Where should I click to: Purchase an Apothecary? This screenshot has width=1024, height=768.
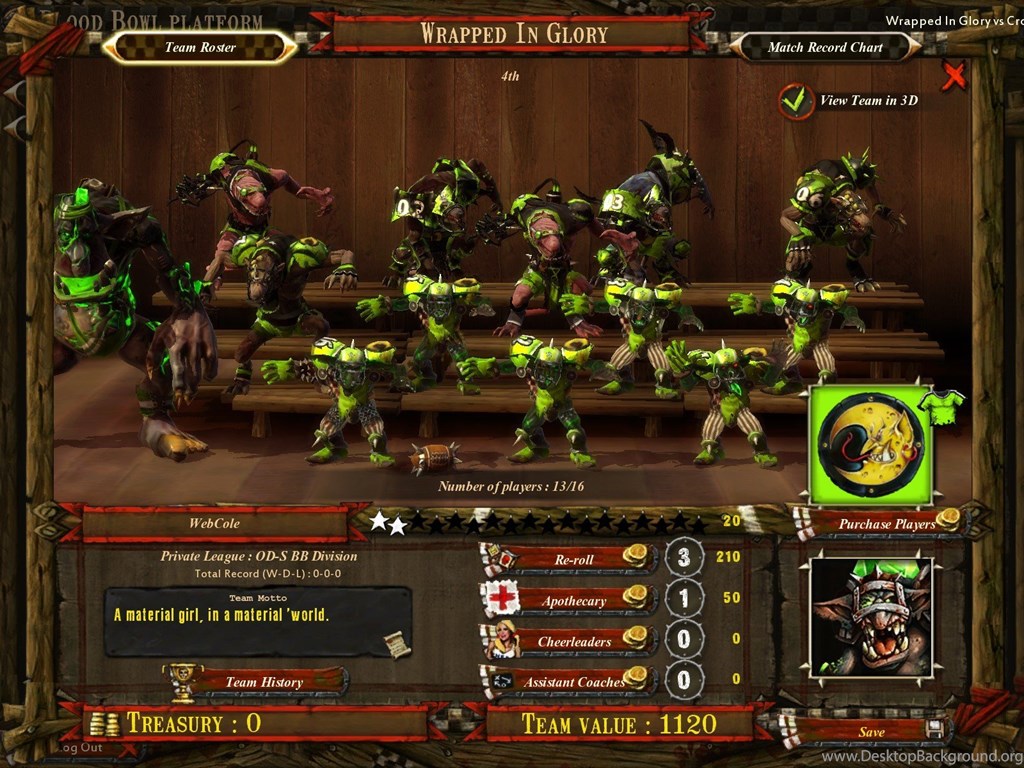(x=573, y=600)
